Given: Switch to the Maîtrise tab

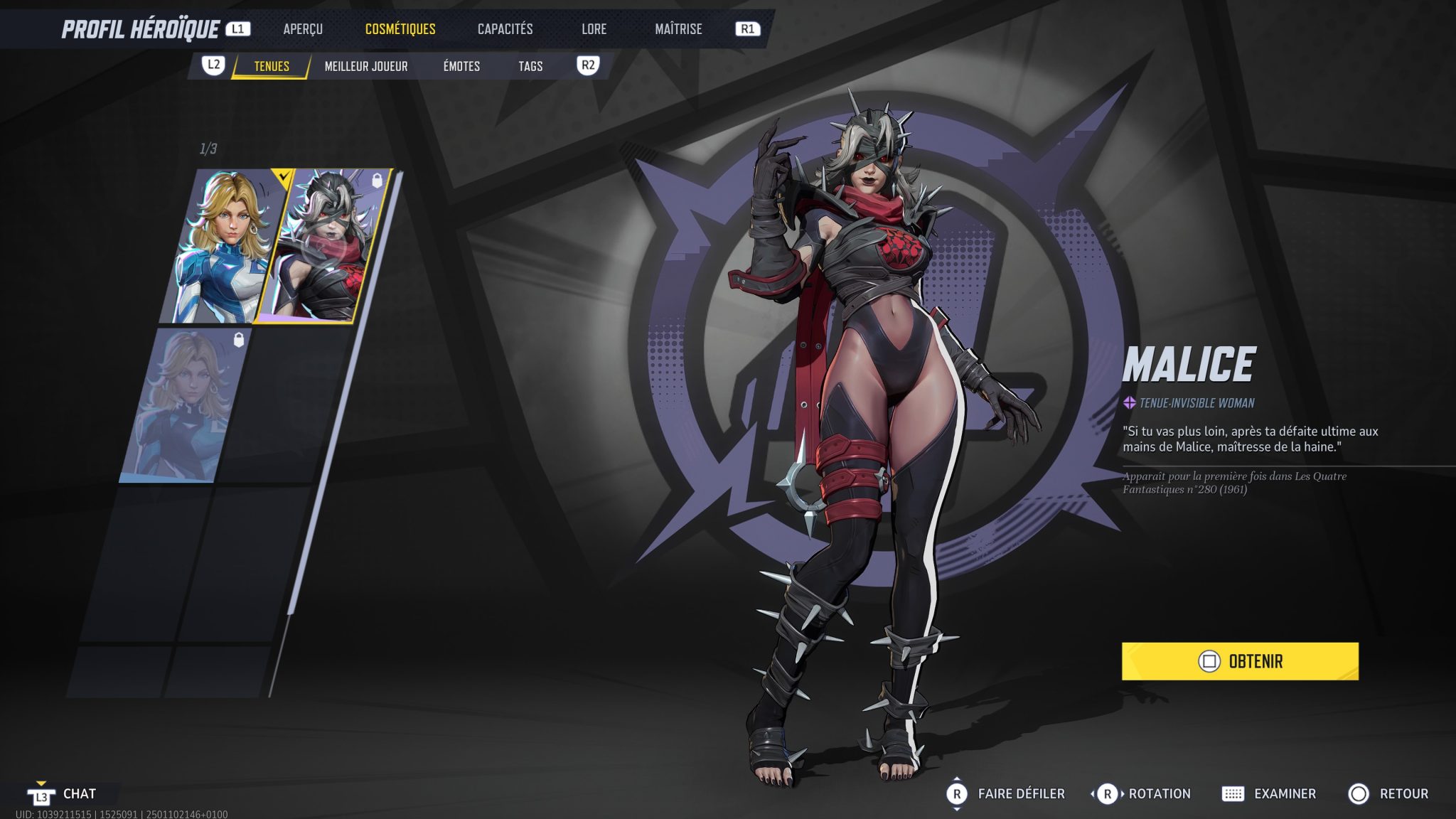Looking at the screenshot, I should coord(678,29).
